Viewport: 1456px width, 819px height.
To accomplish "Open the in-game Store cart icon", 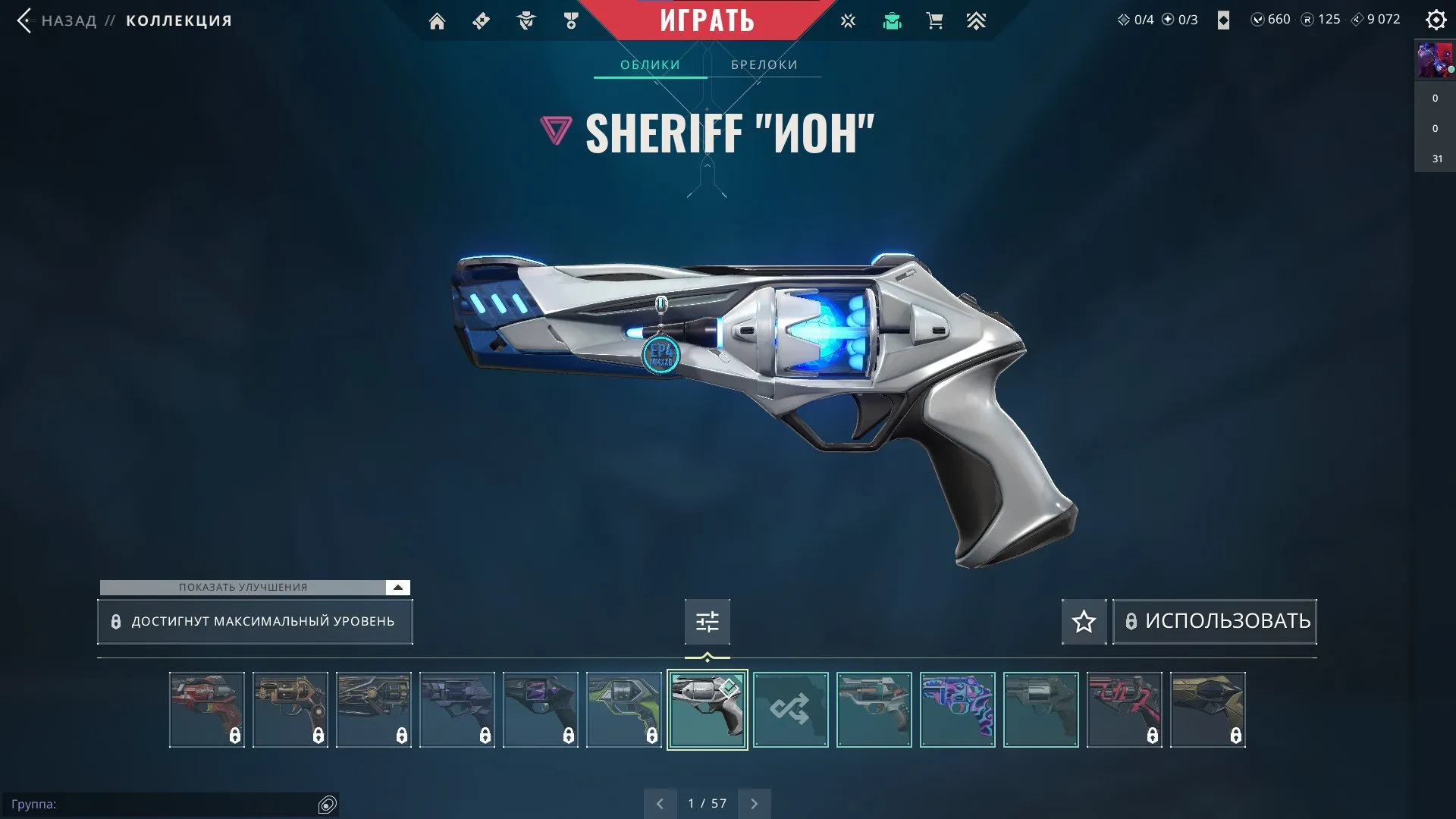I will pyautogui.click(x=935, y=20).
